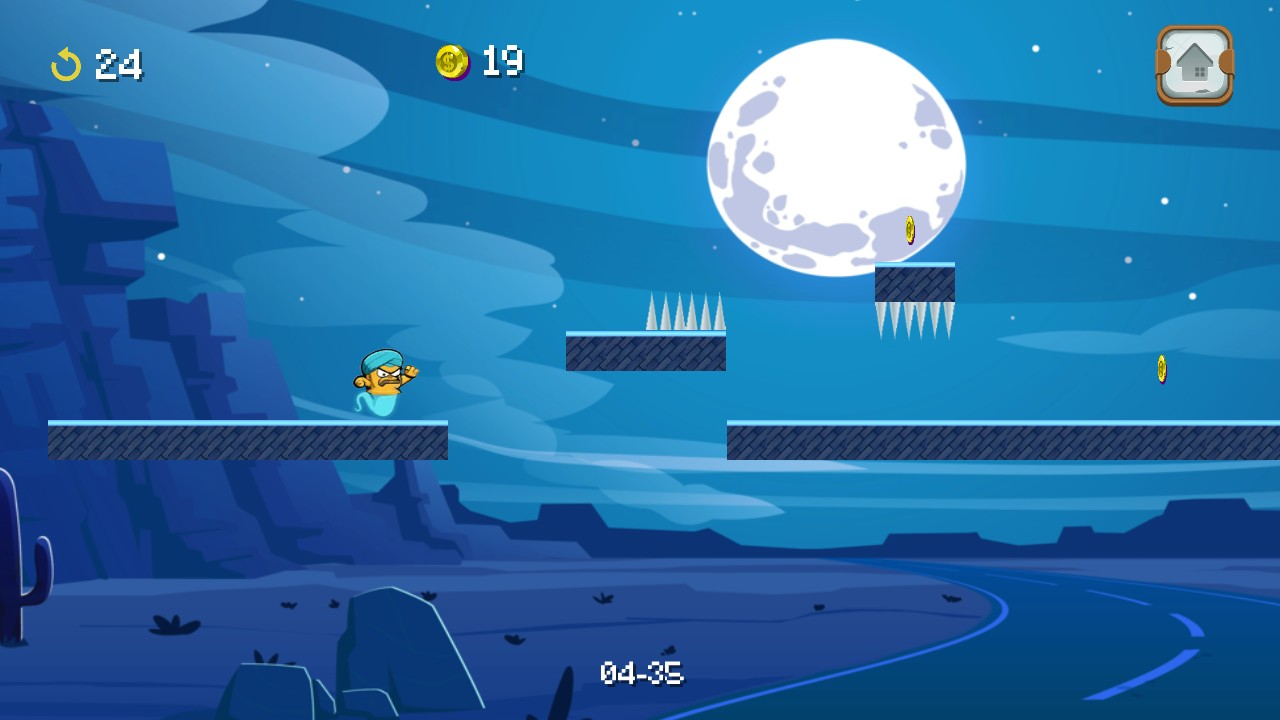The image size is (1280, 720).
Task: Click the small platform holding the upward spikes
Action: 645,352
